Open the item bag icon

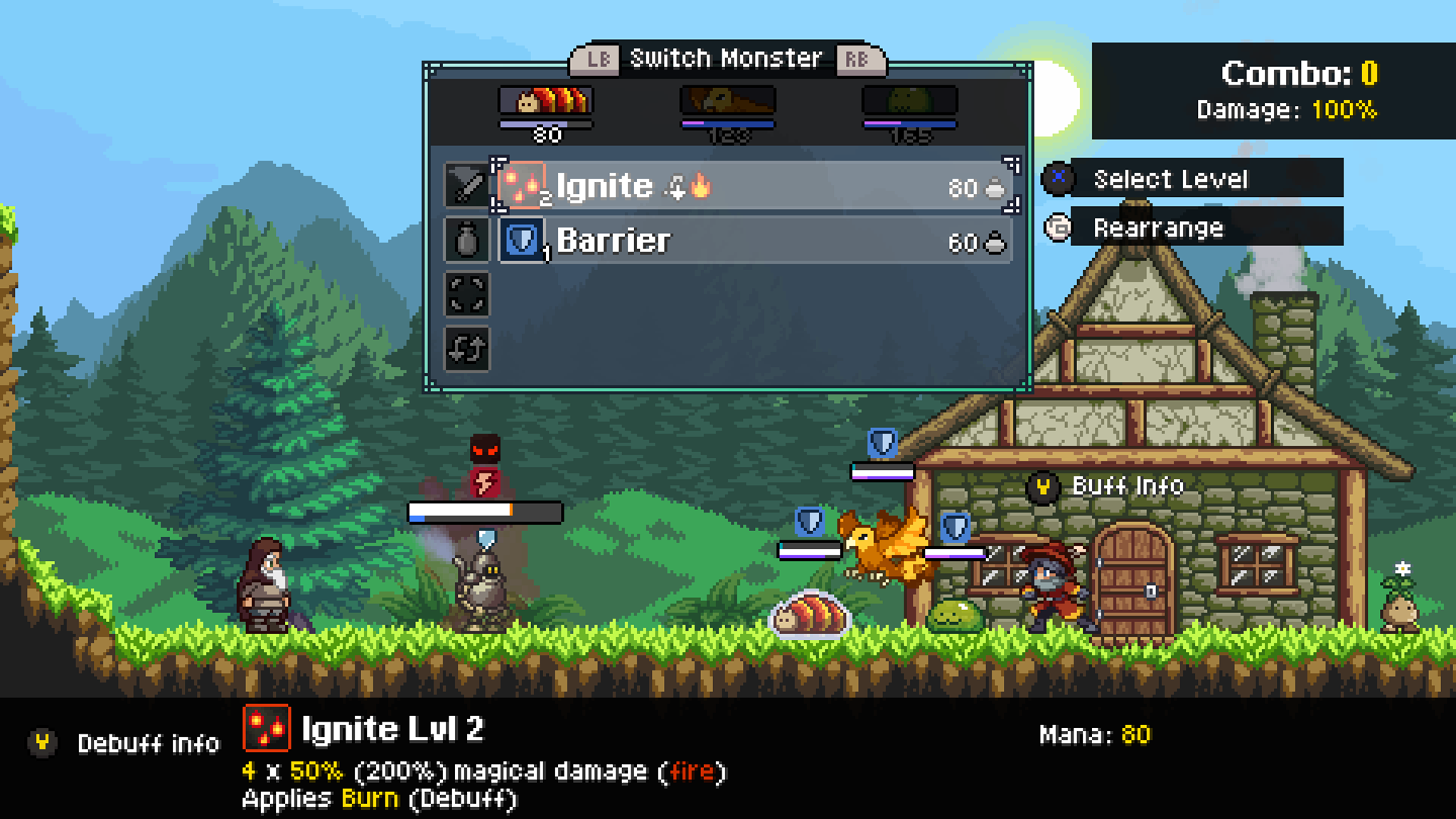click(466, 240)
